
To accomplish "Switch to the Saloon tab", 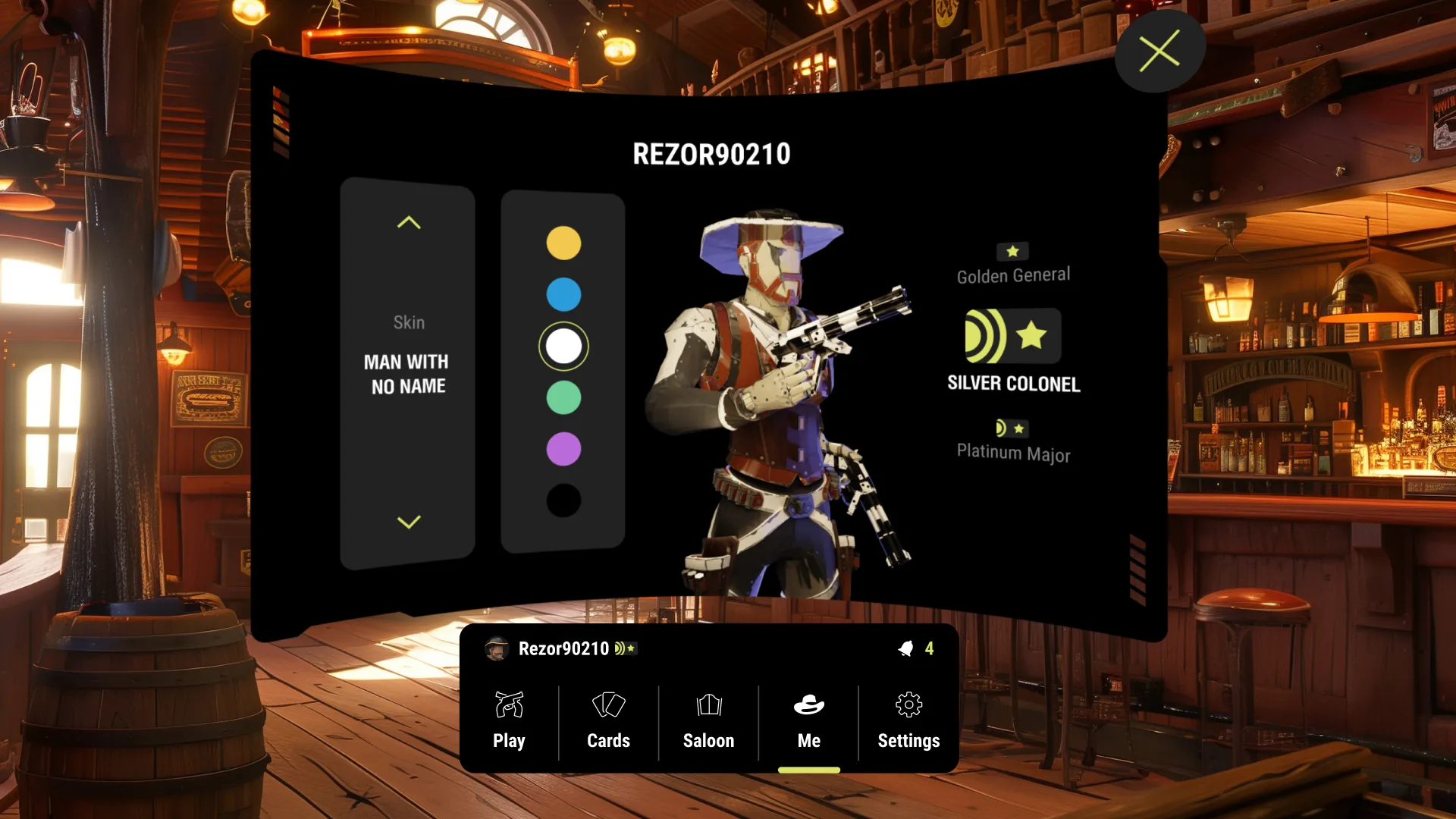I will (708, 720).
